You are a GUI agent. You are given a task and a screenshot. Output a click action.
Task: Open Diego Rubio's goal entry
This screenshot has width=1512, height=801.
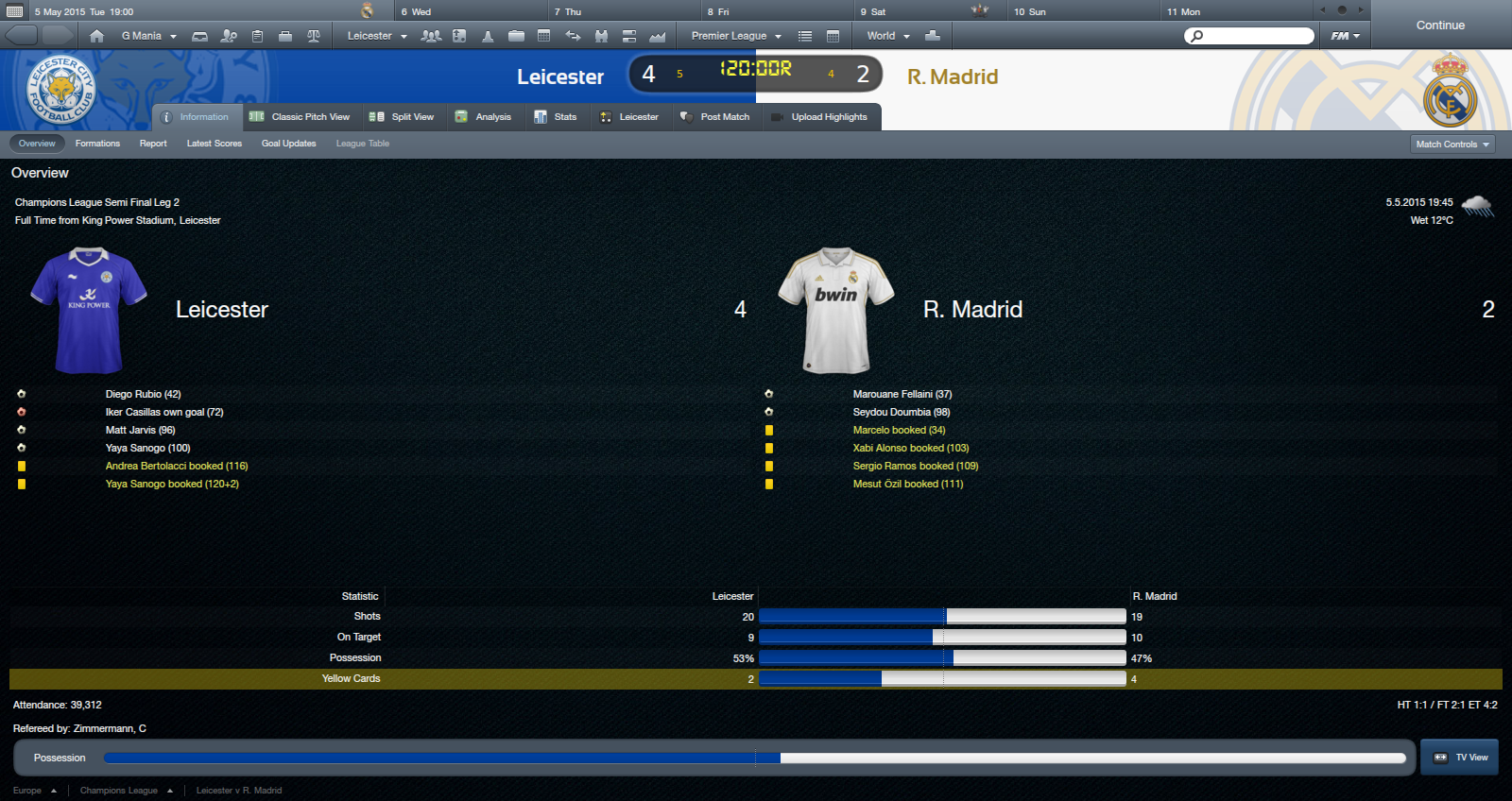[x=143, y=394]
